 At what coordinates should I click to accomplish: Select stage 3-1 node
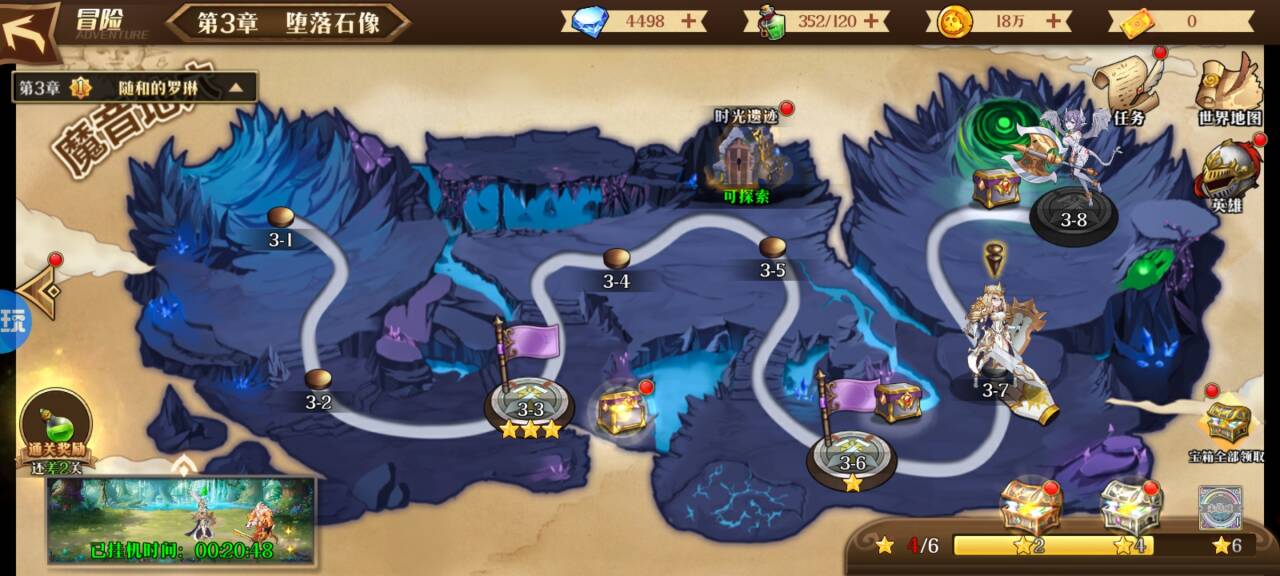tap(281, 219)
